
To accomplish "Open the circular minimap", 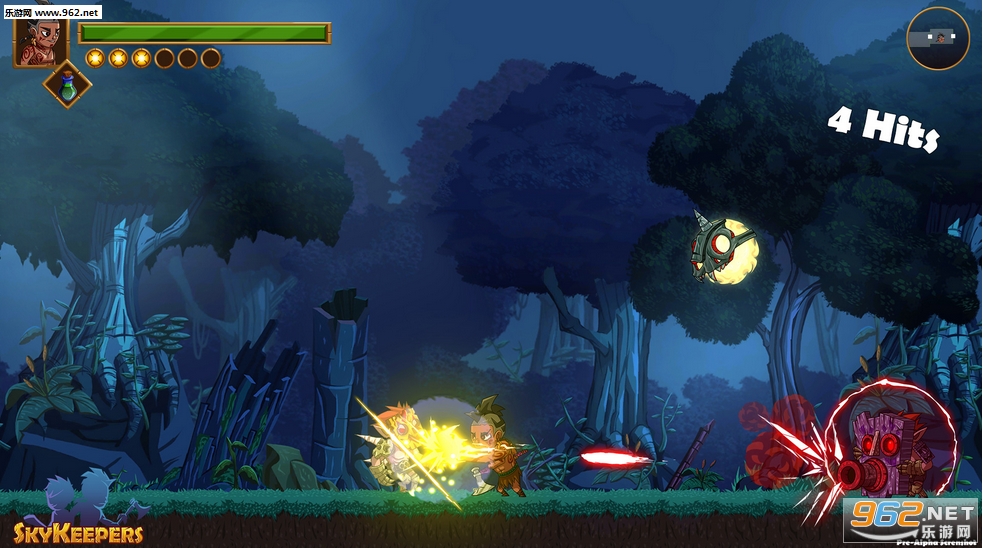I will pos(938,39).
